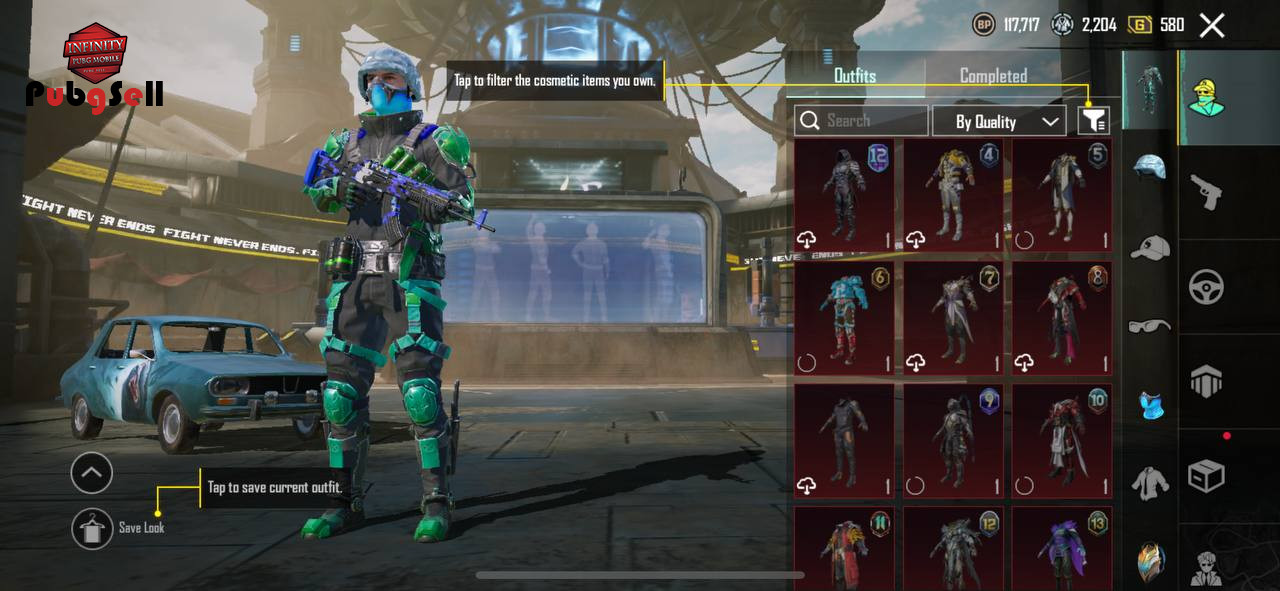Viewport: 1280px width, 591px height.
Task: Select the outfit with level 5 badge
Action: pos(1062,195)
